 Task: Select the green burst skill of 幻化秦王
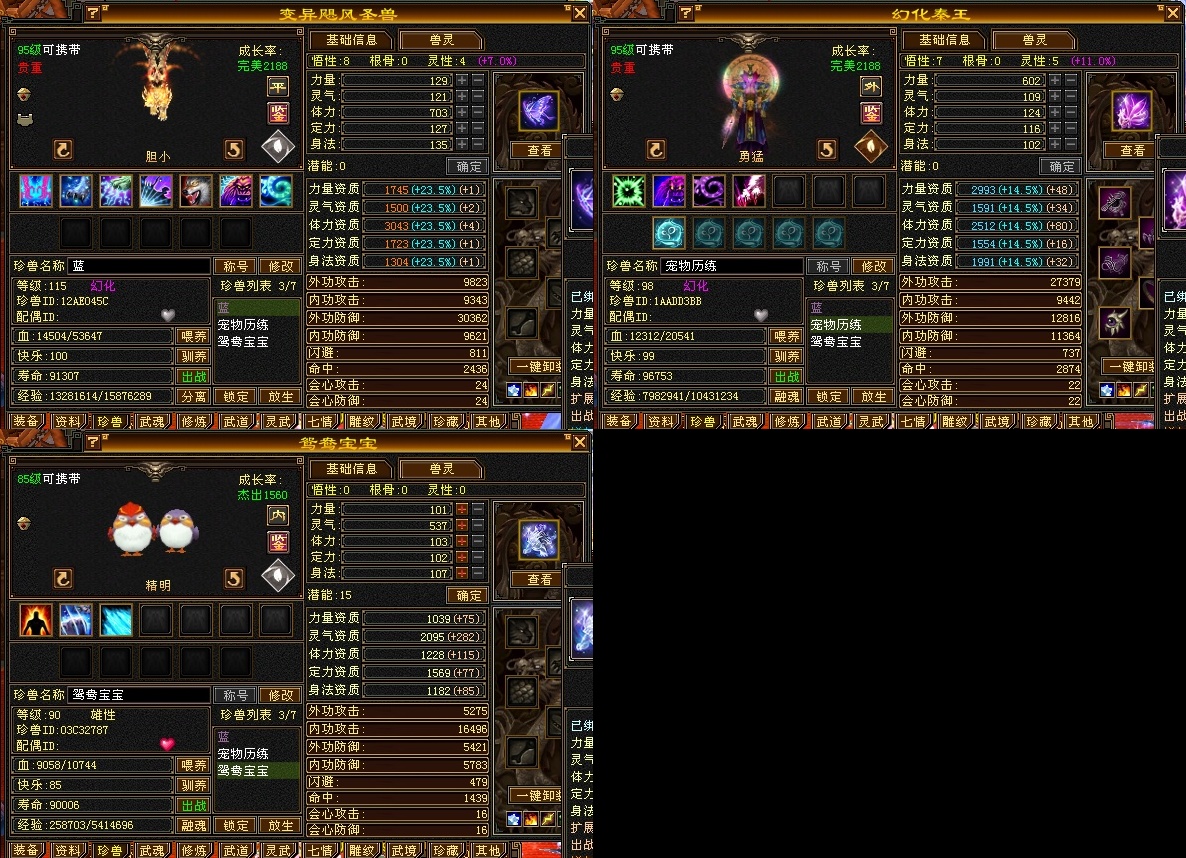tap(628, 190)
